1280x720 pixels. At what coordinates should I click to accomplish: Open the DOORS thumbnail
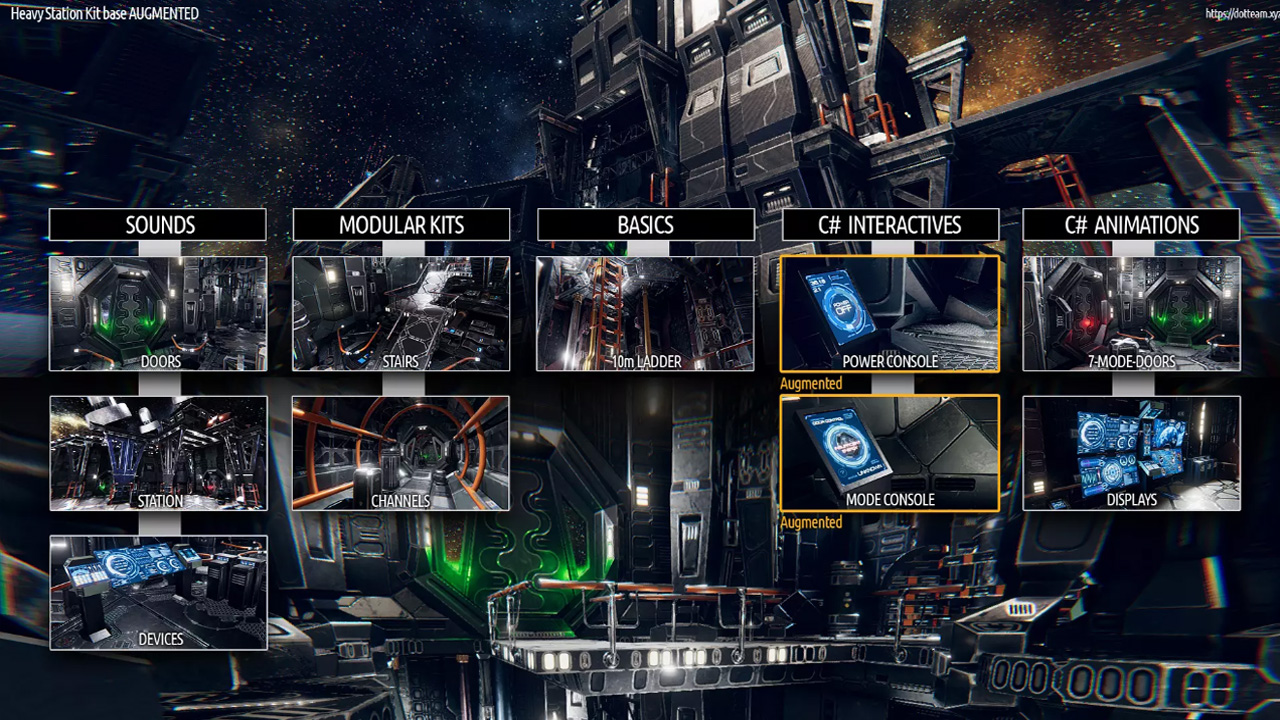point(158,313)
